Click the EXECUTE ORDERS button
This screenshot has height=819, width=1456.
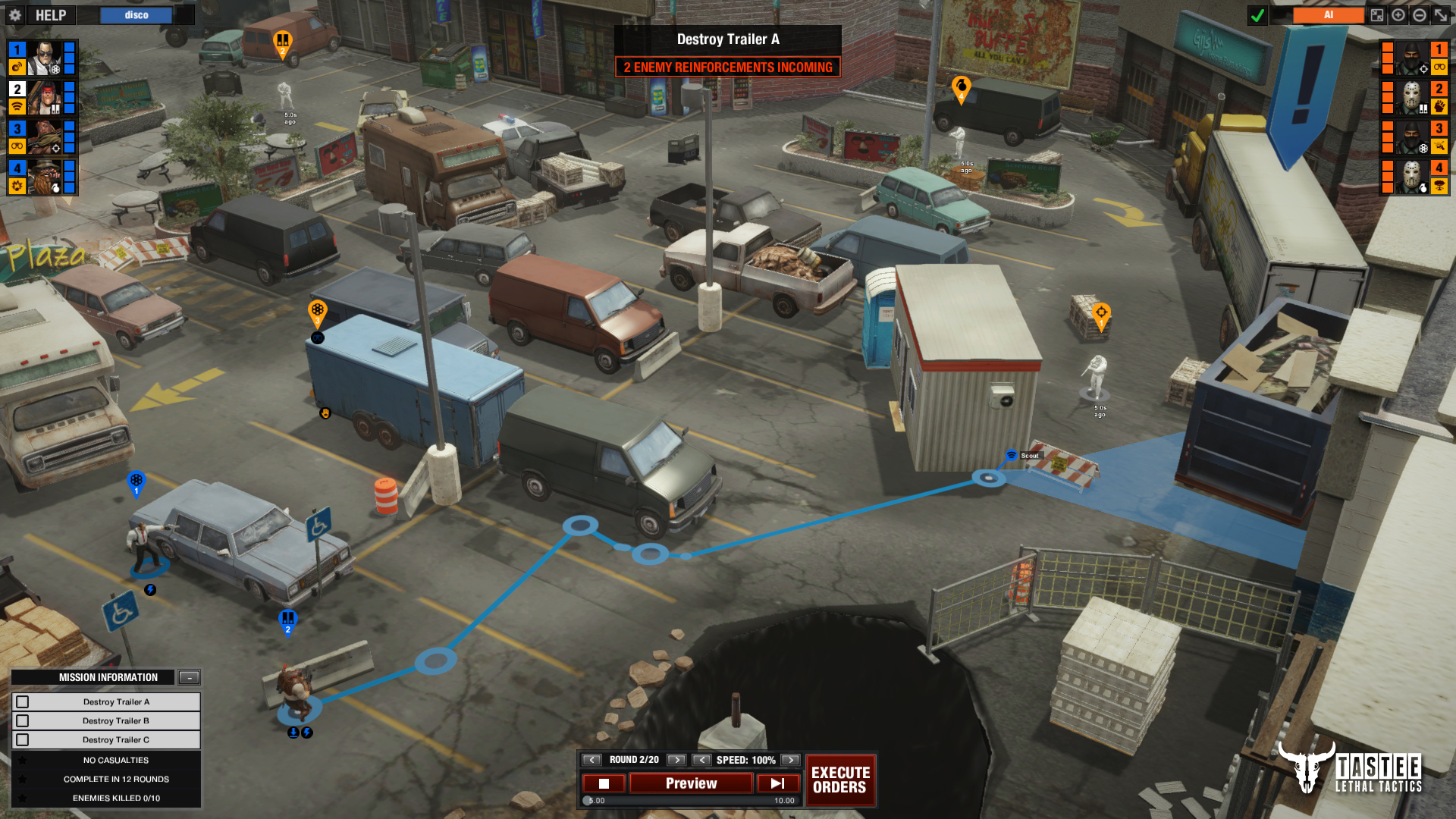point(840,780)
